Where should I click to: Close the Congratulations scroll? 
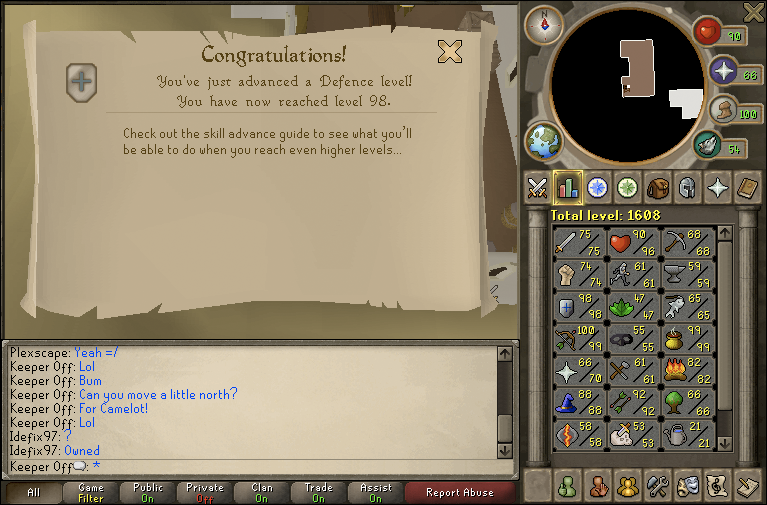pos(450,51)
